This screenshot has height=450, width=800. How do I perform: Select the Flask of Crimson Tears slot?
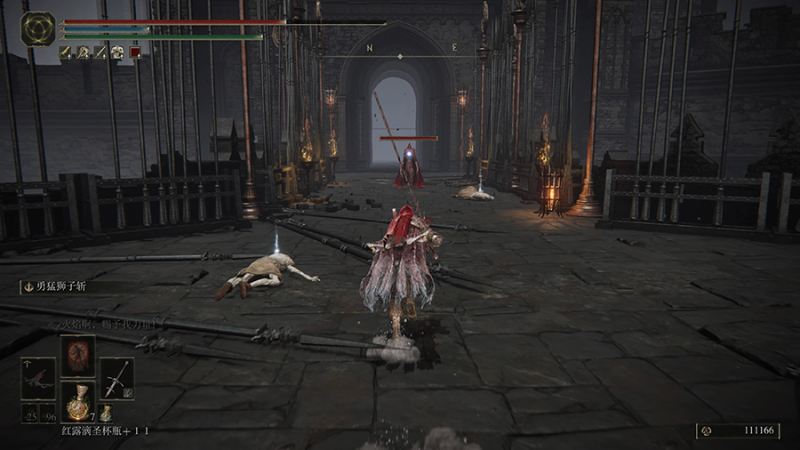click(x=79, y=402)
